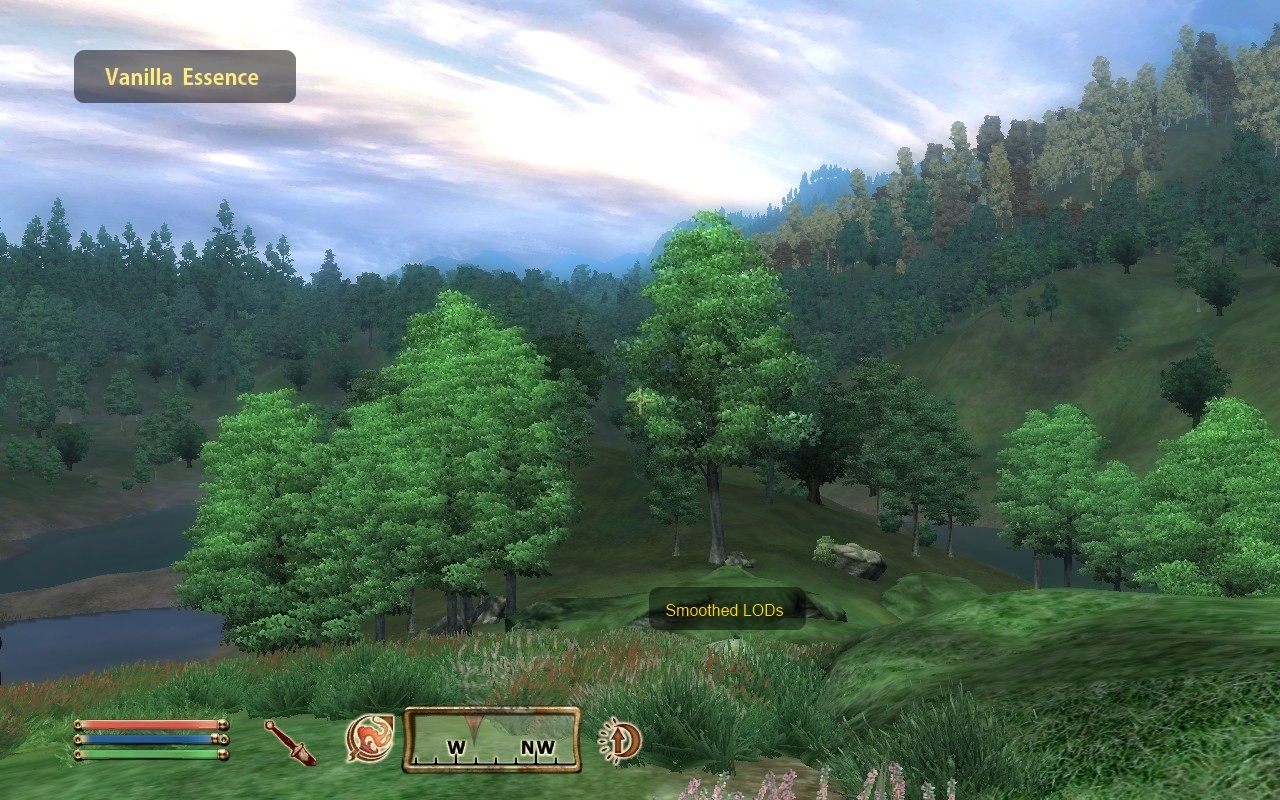Click the equipped dagger weapon icon
Image resolution: width=1280 pixels, height=800 pixels.
290,742
